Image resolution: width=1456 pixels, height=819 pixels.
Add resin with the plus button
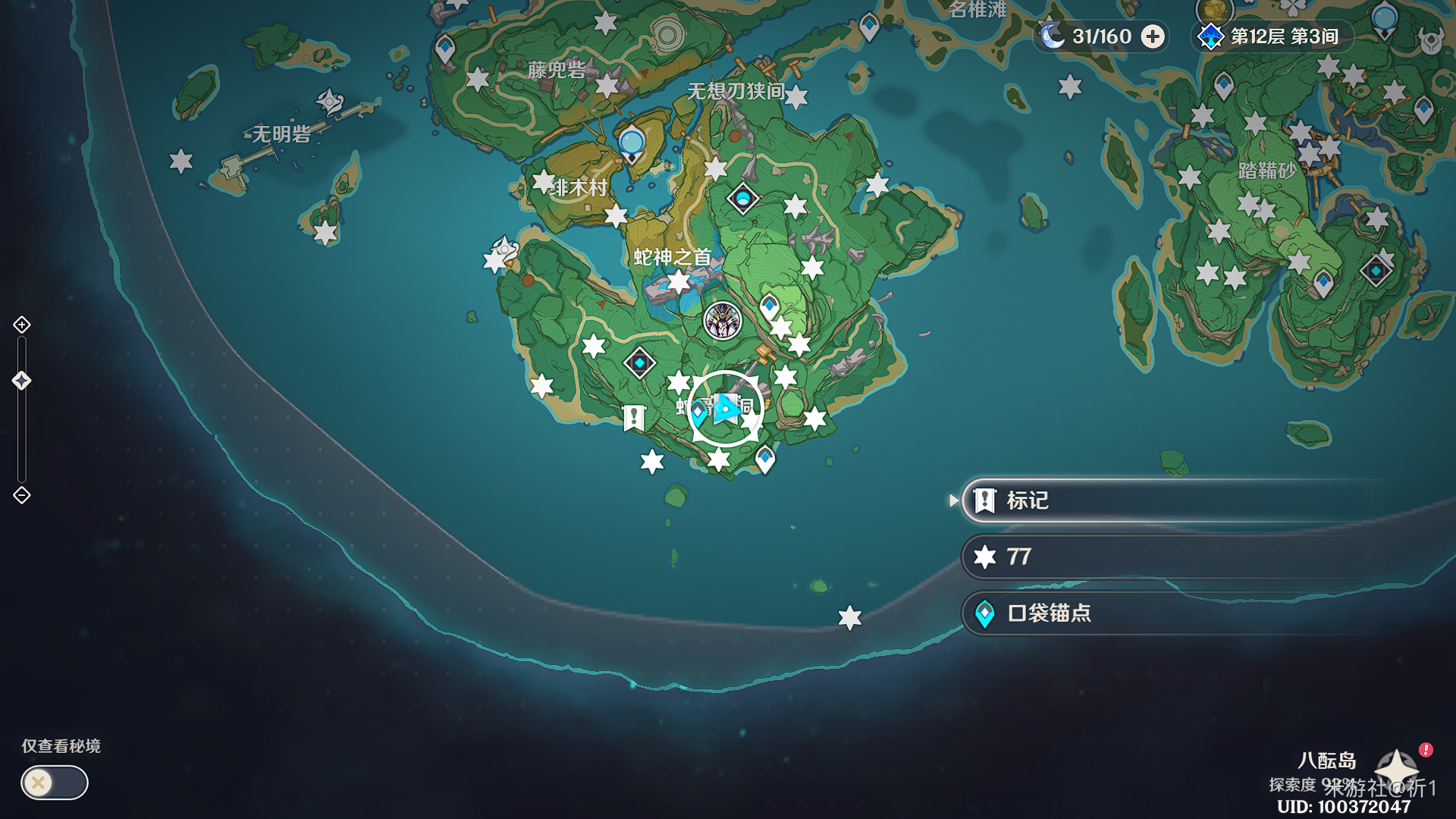pyautogui.click(x=1153, y=36)
